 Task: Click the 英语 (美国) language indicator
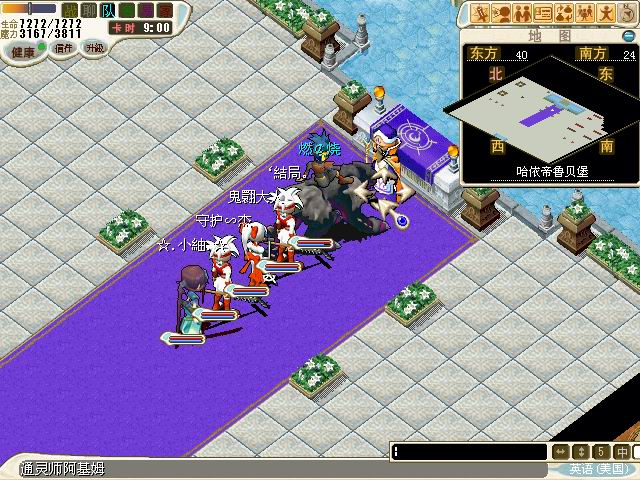600,469
